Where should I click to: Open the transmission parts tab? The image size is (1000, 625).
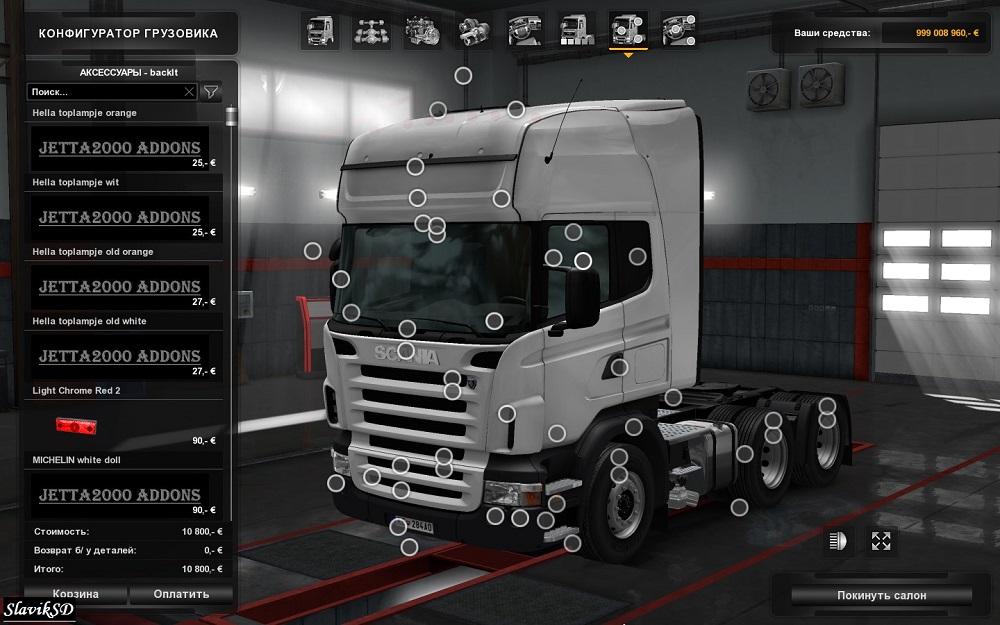point(473,29)
